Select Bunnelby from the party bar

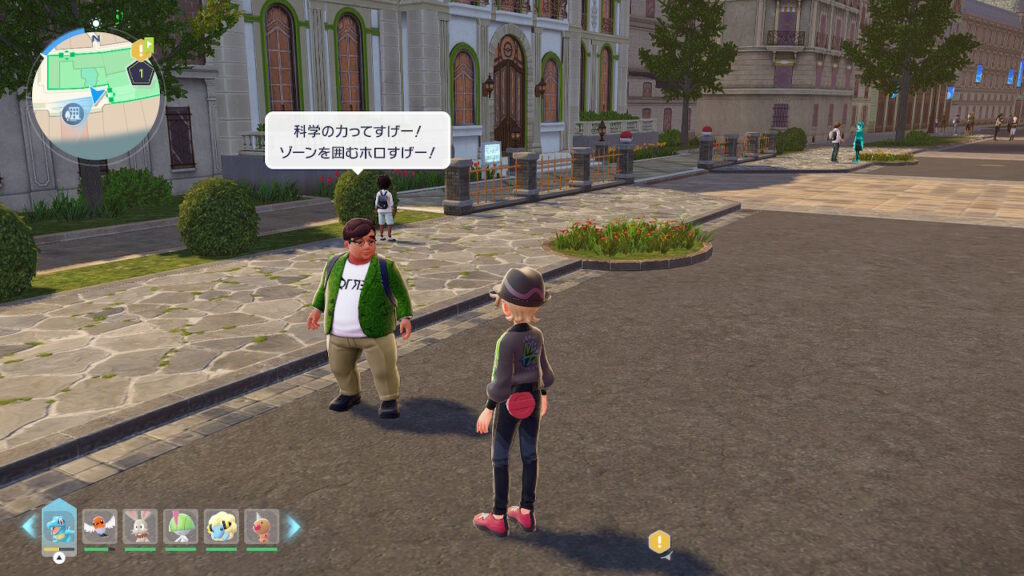click(140, 526)
